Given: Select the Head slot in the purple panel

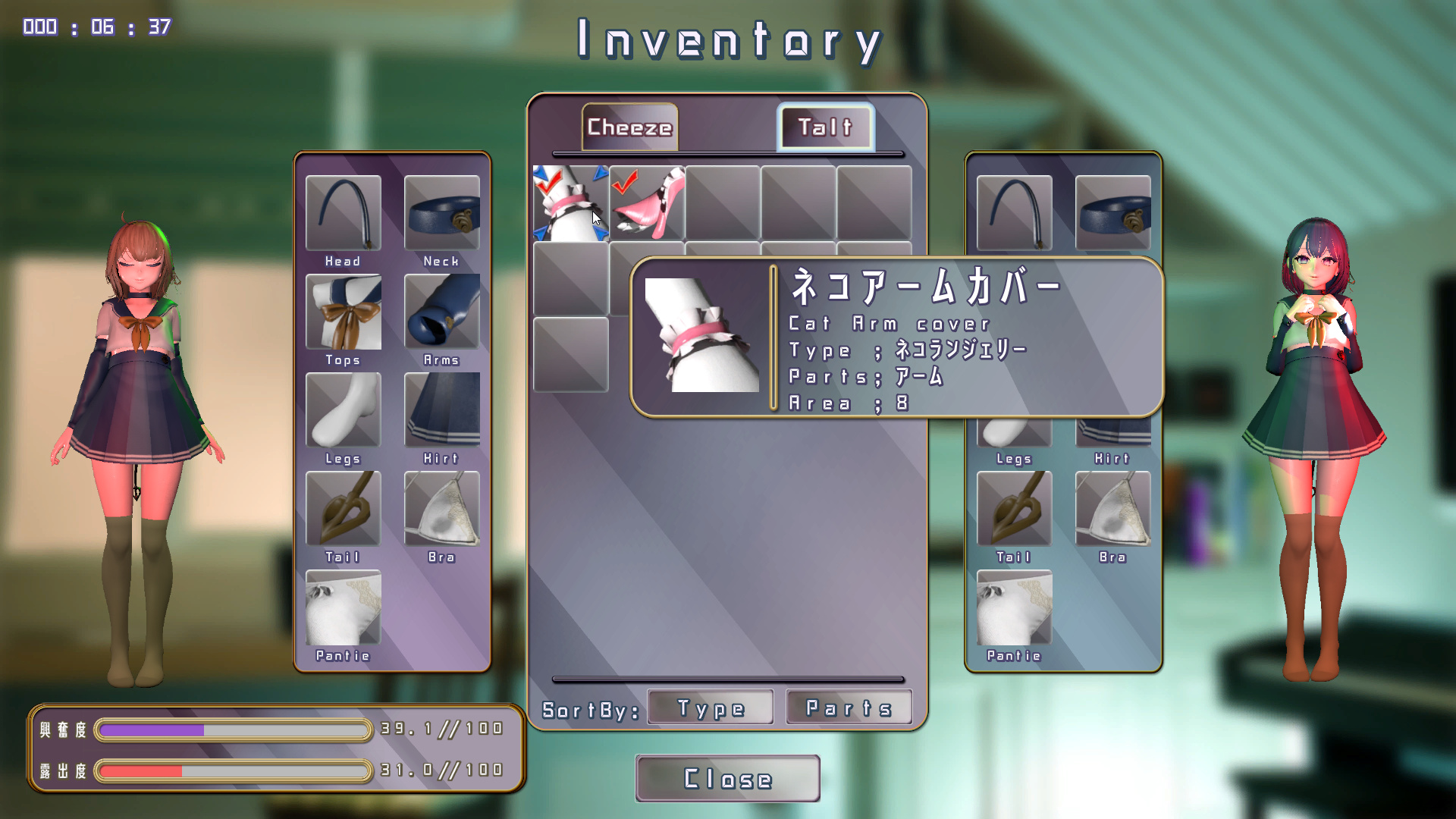Looking at the screenshot, I should coord(344,213).
